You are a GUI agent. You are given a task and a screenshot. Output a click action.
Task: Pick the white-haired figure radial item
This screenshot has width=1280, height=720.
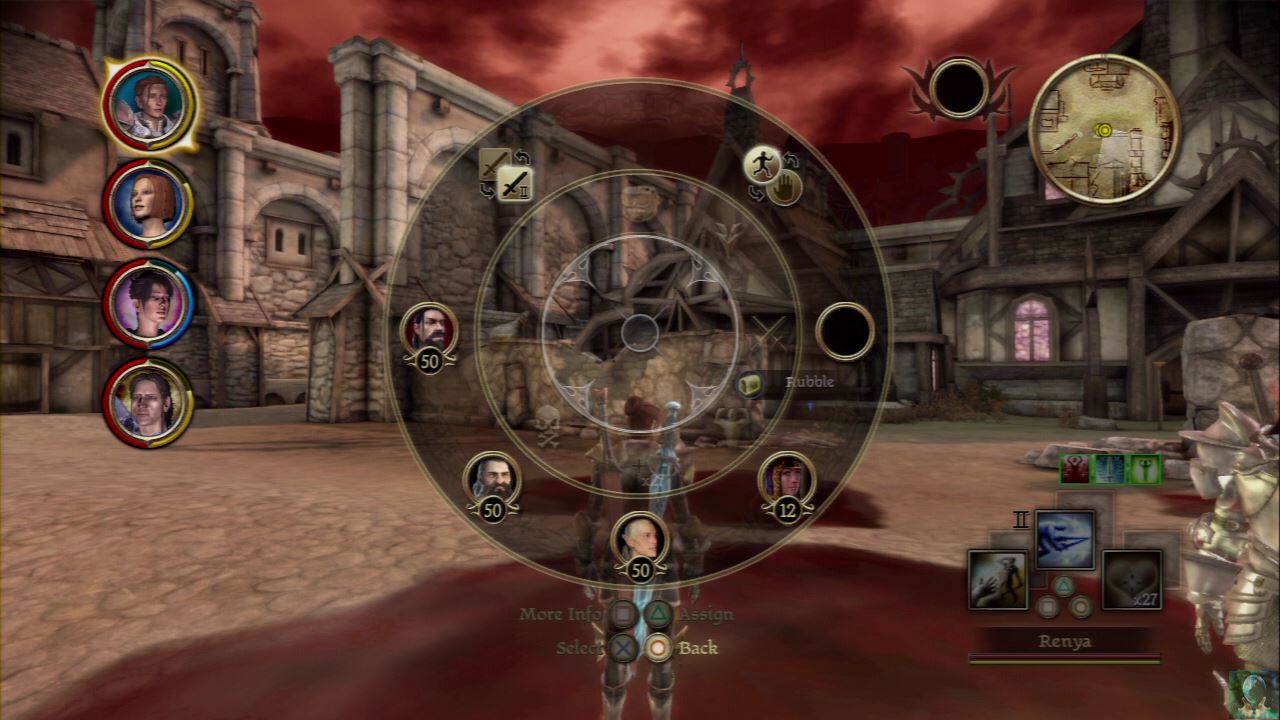(639, 541)
